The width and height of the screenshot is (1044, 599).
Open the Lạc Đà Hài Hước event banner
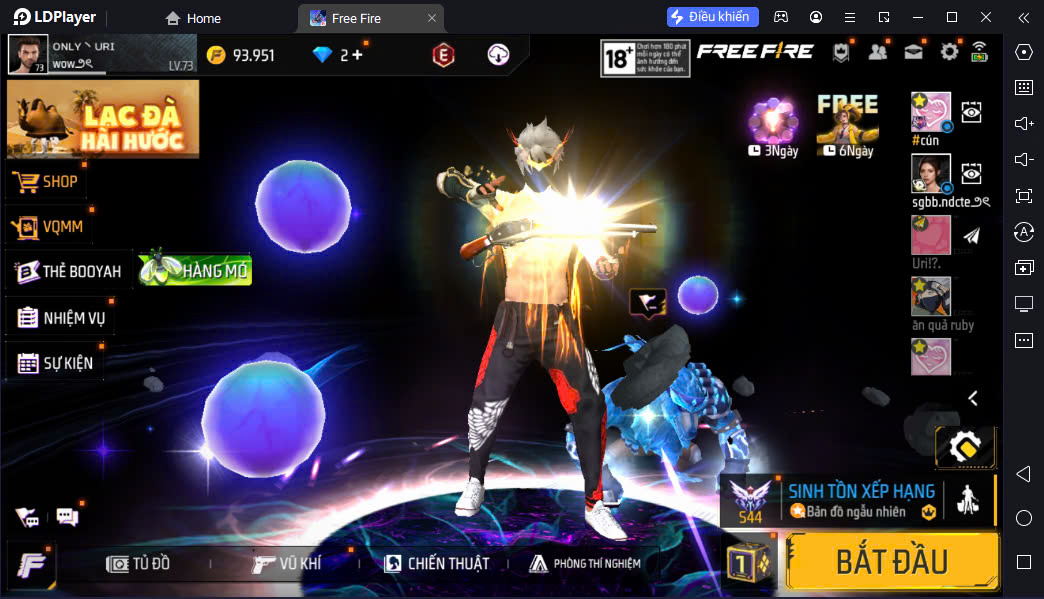pos(103,119)
